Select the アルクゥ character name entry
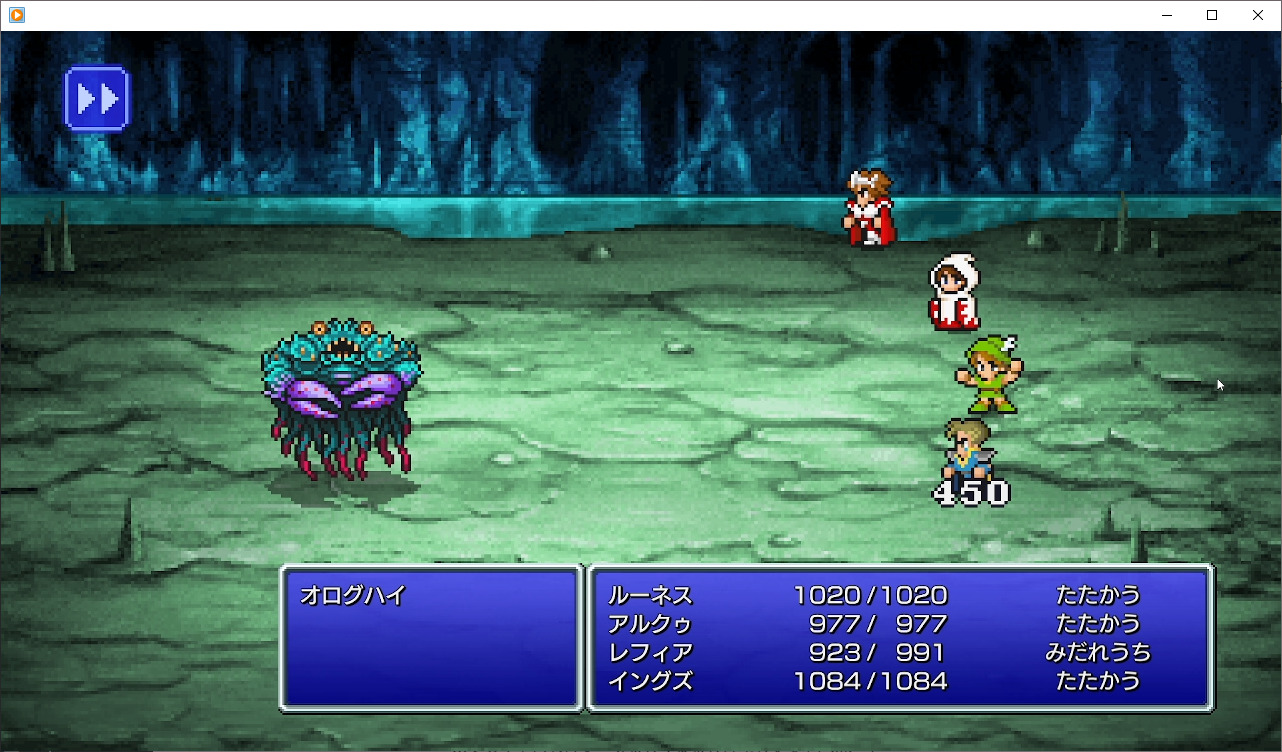Image resolution: width=1282 pixels, height=752 pixels. pos(650,623)
